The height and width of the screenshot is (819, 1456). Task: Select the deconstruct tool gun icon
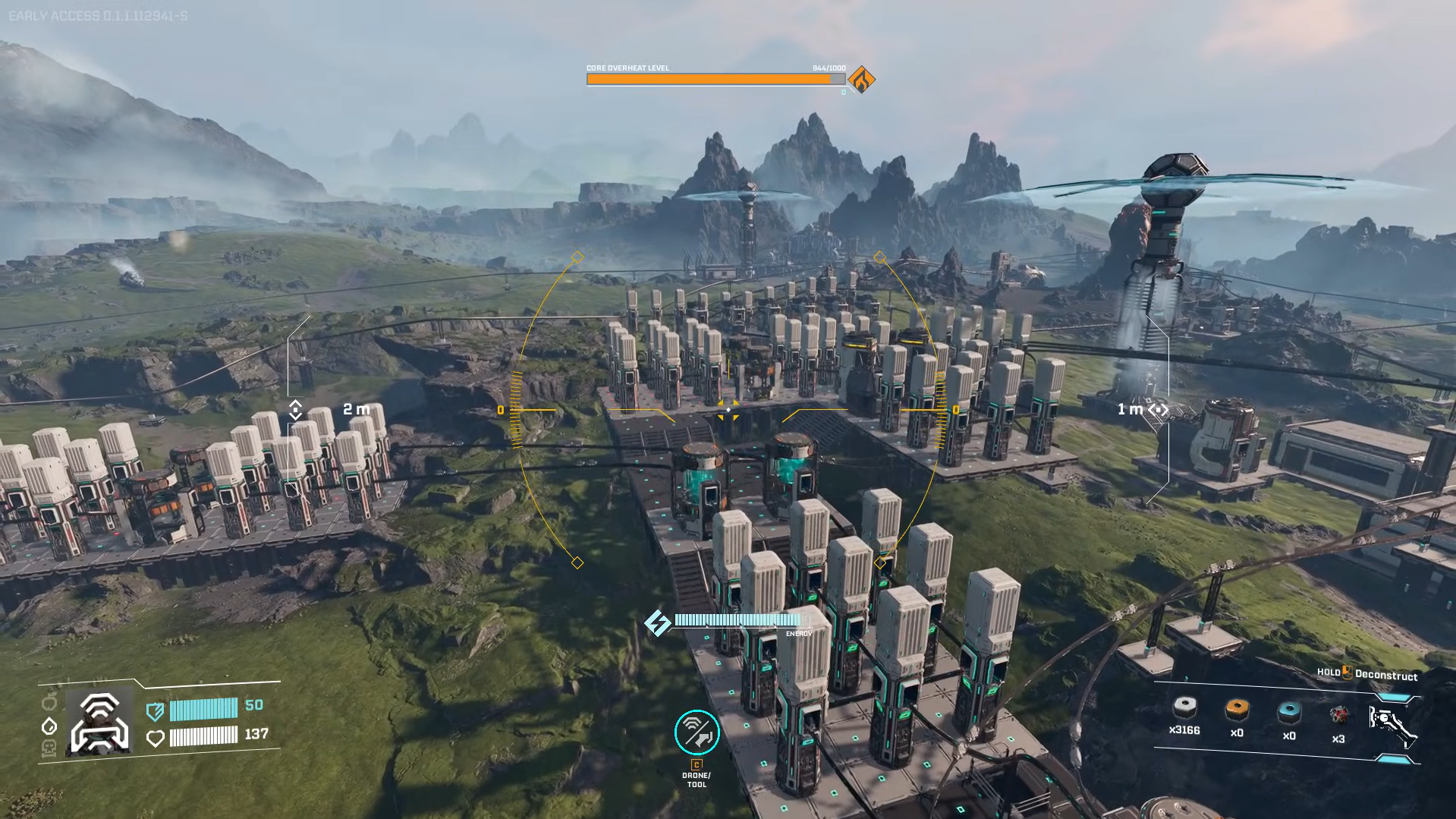click(x=1392, y=725)
